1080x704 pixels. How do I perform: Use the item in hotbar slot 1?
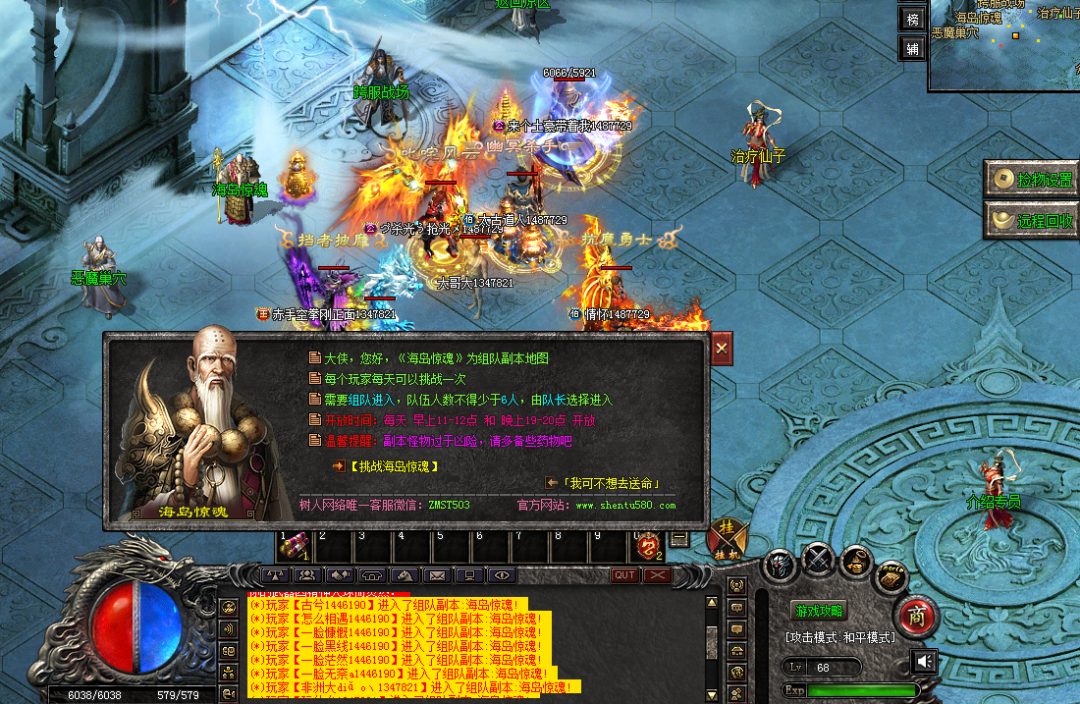tap(294, 547)
